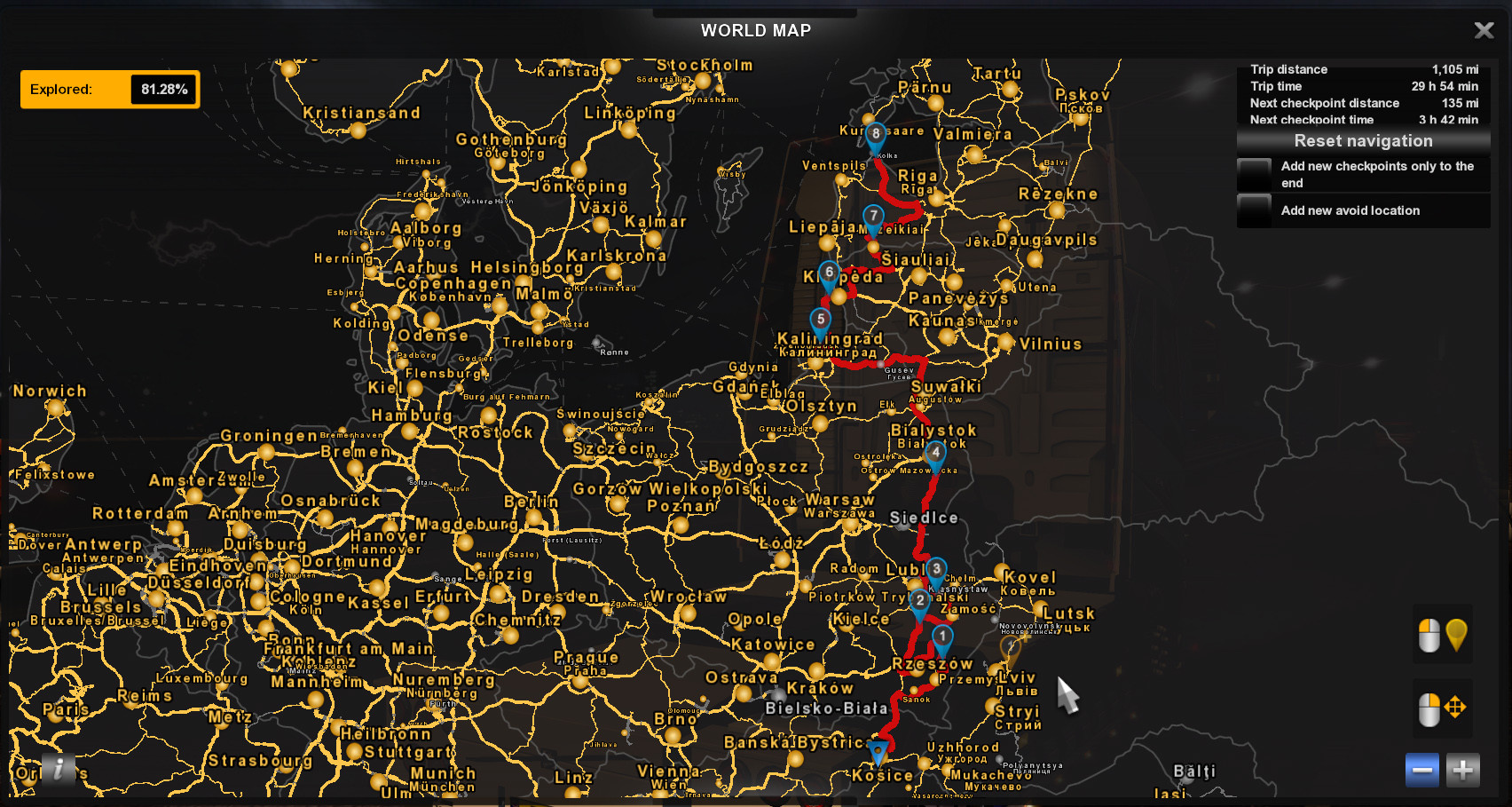Viewport: 1512px width, 807px height.
Task: Zoom out the map with minus button
Action: (1421, 770)
